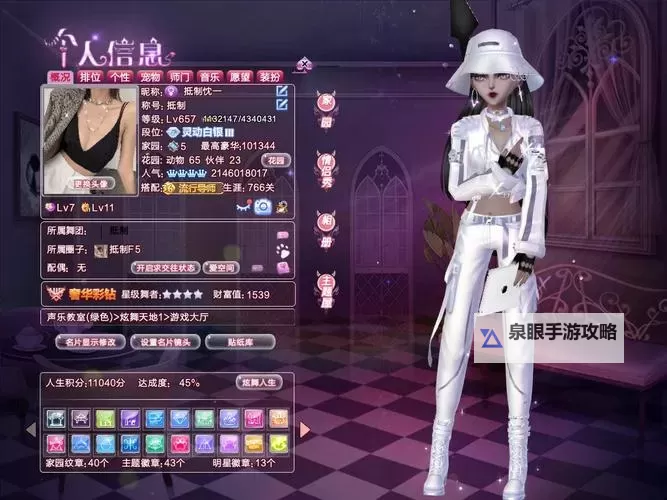This screenshot has height=500, width=667.
Task: Open 设置名片镜头 settings
Action: tap(166, 342)
